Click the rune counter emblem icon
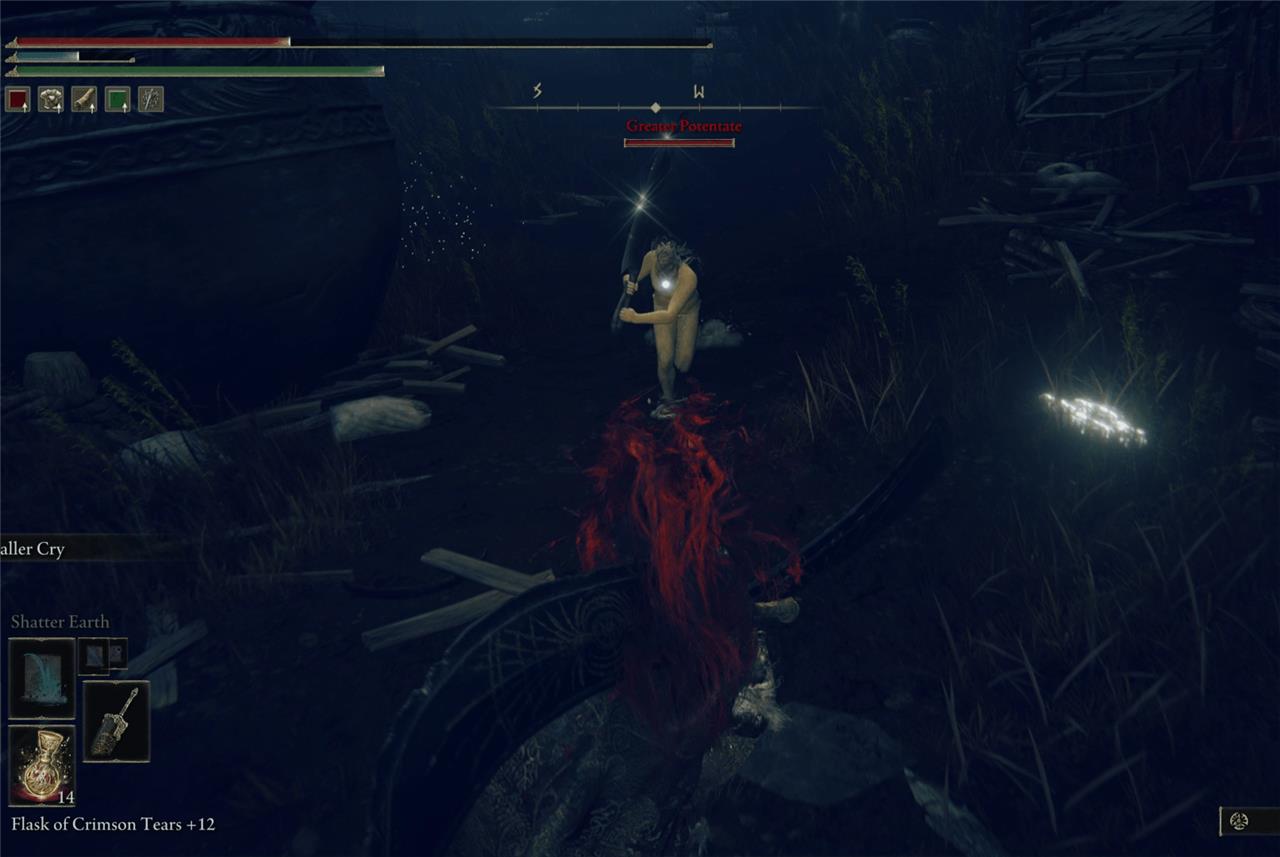This screenshot has width=1280, height=857. [1239, 821]
